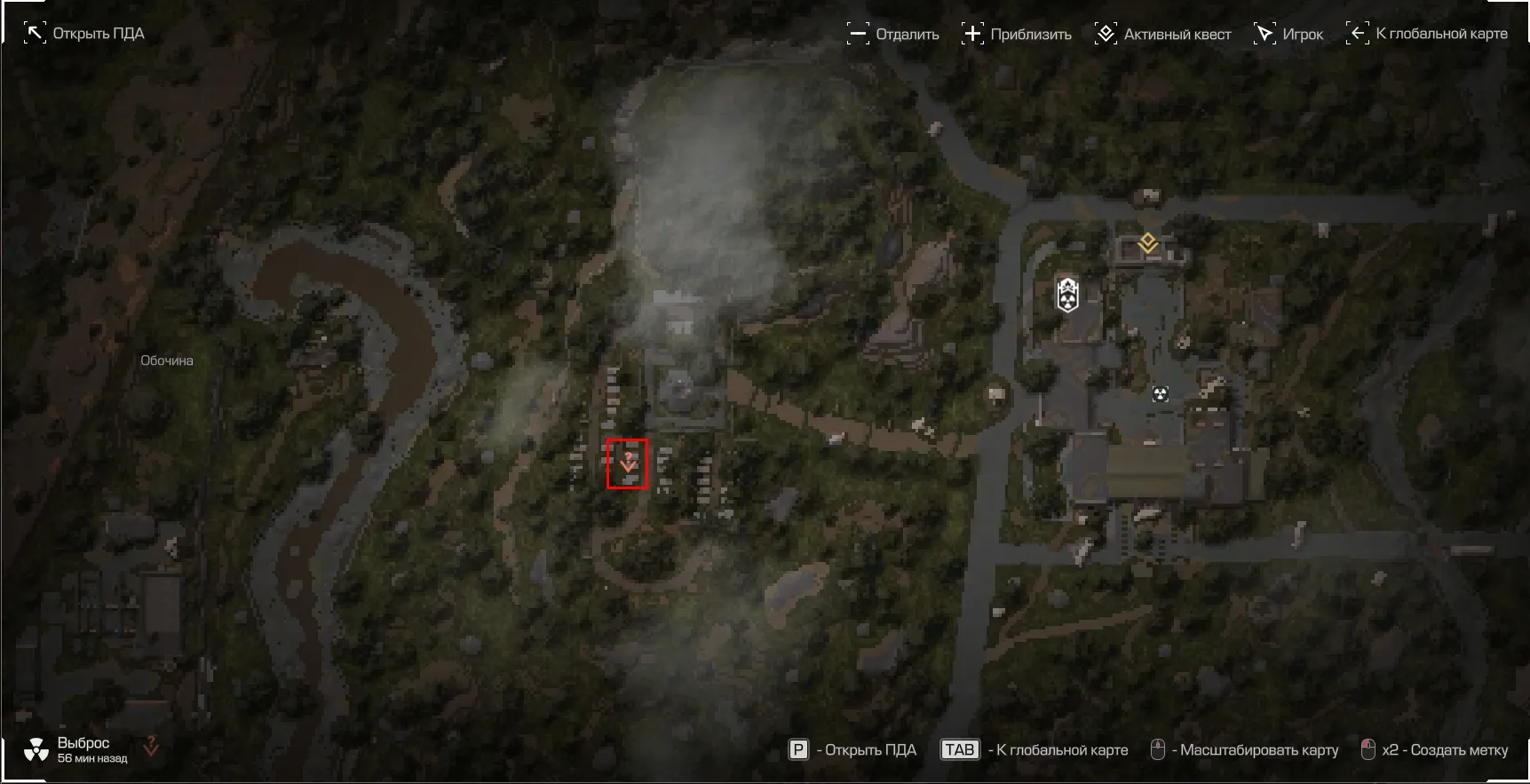Click the Открыть ПДА button
The image size is (1530, 784).
(x=84, y=34)
